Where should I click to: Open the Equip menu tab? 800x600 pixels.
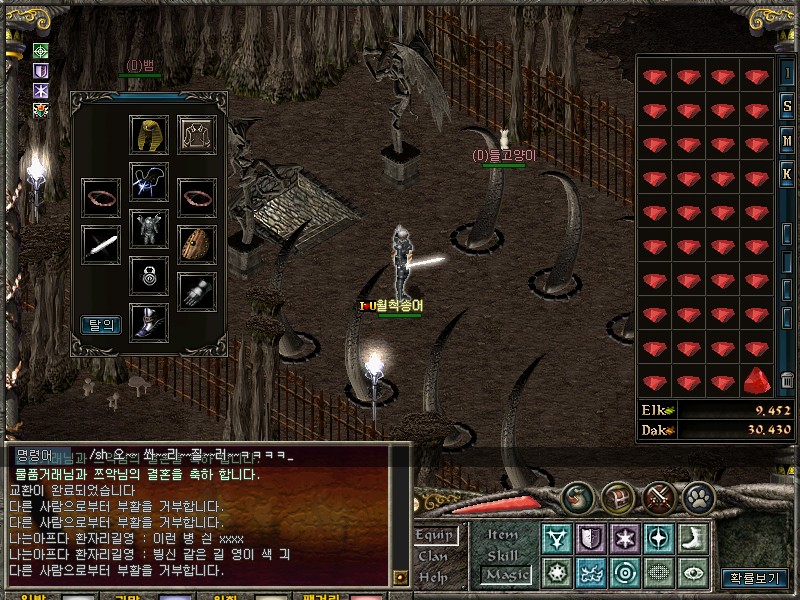point(435,536)
